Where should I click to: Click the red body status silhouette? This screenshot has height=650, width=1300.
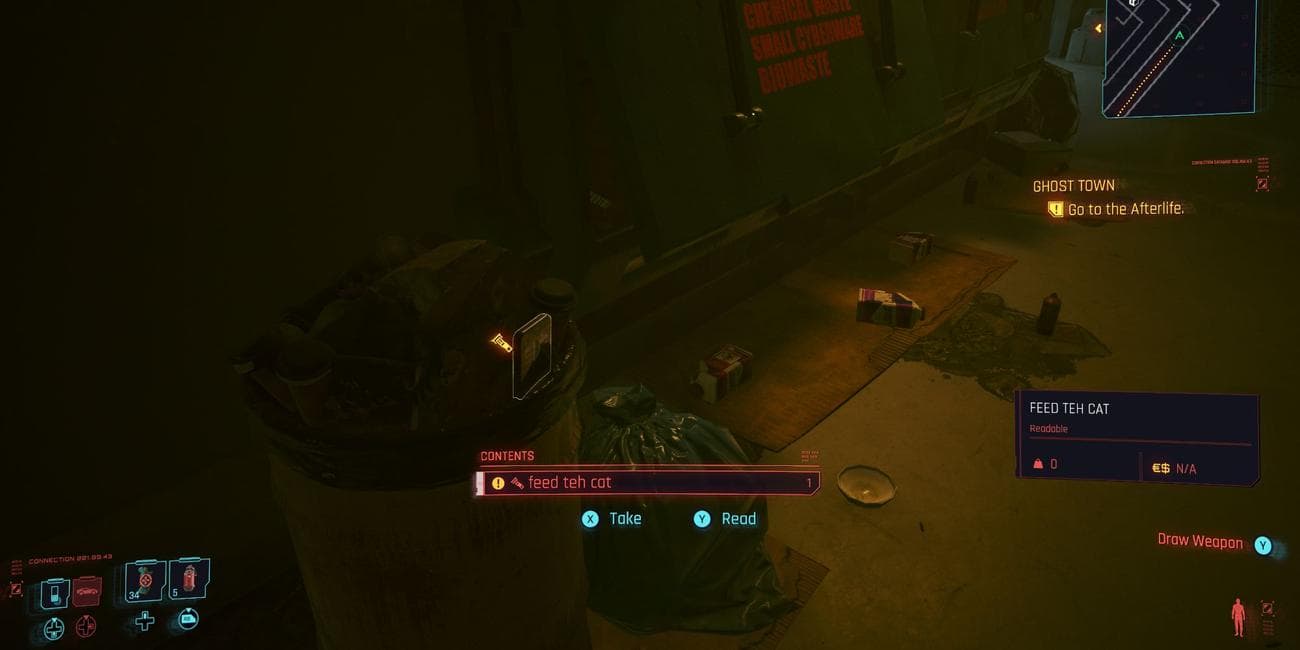pos(1238,616)
